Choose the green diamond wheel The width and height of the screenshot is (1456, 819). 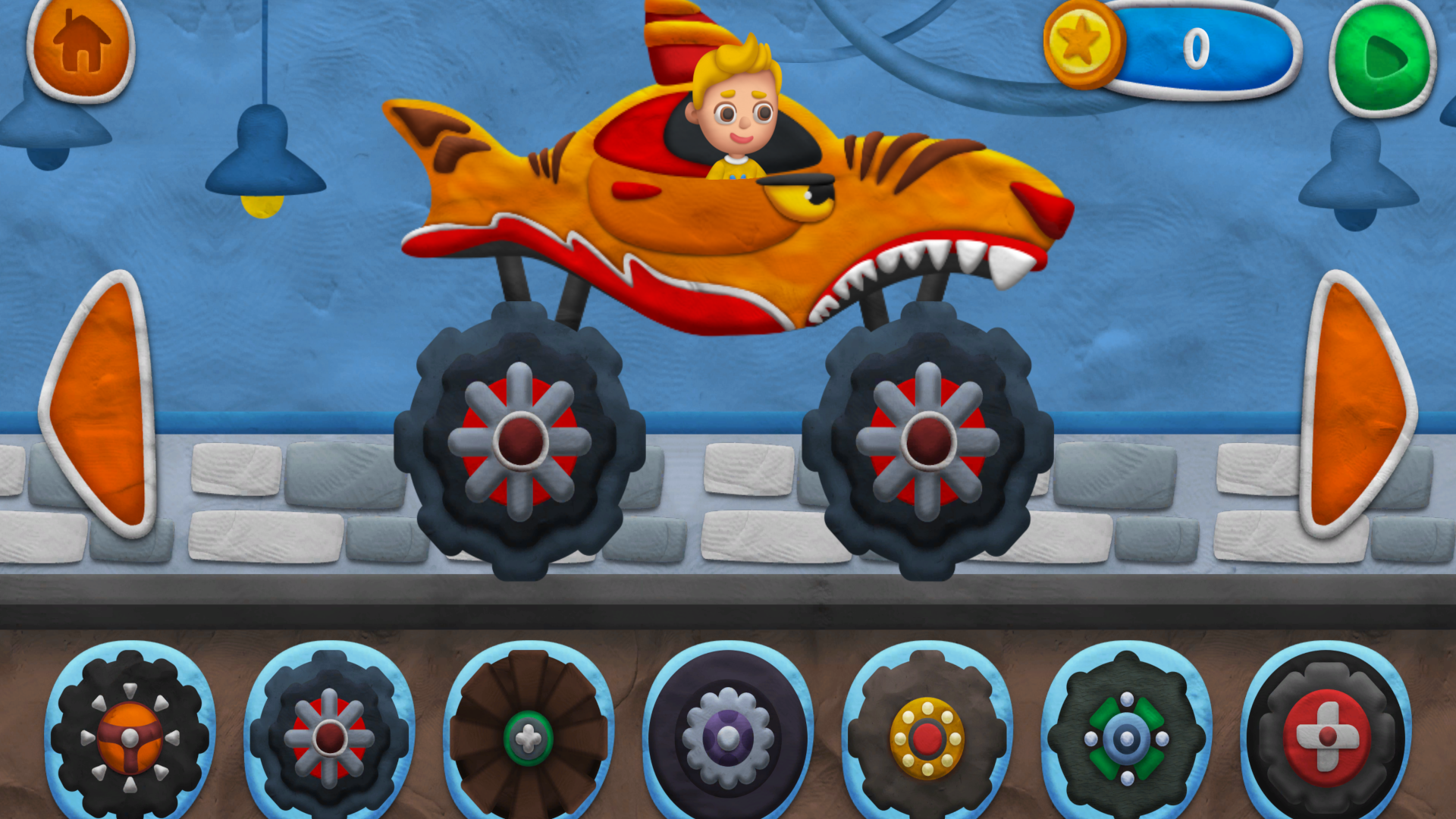(1125, 737)
